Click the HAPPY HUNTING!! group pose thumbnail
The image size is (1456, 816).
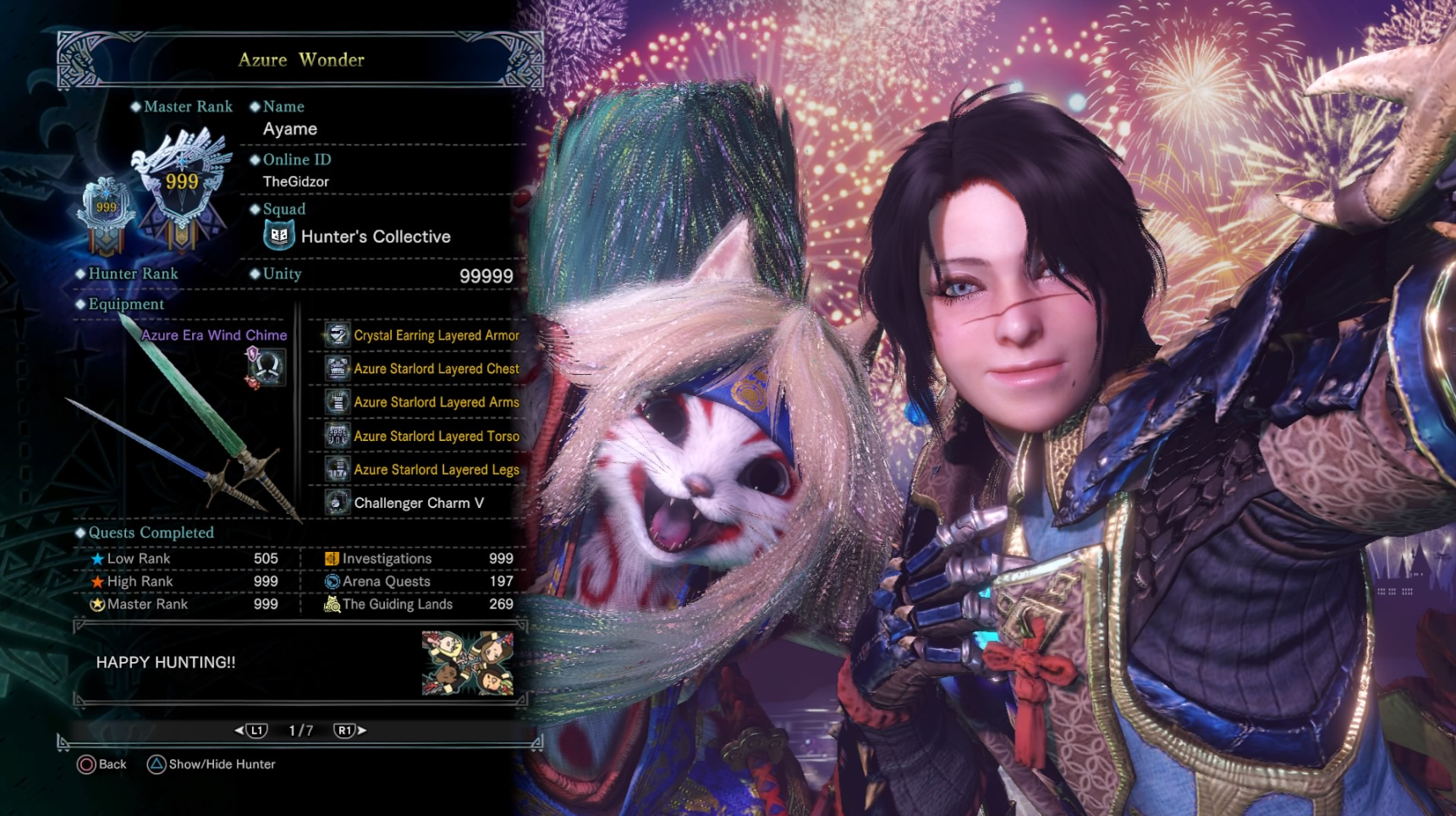469,663
